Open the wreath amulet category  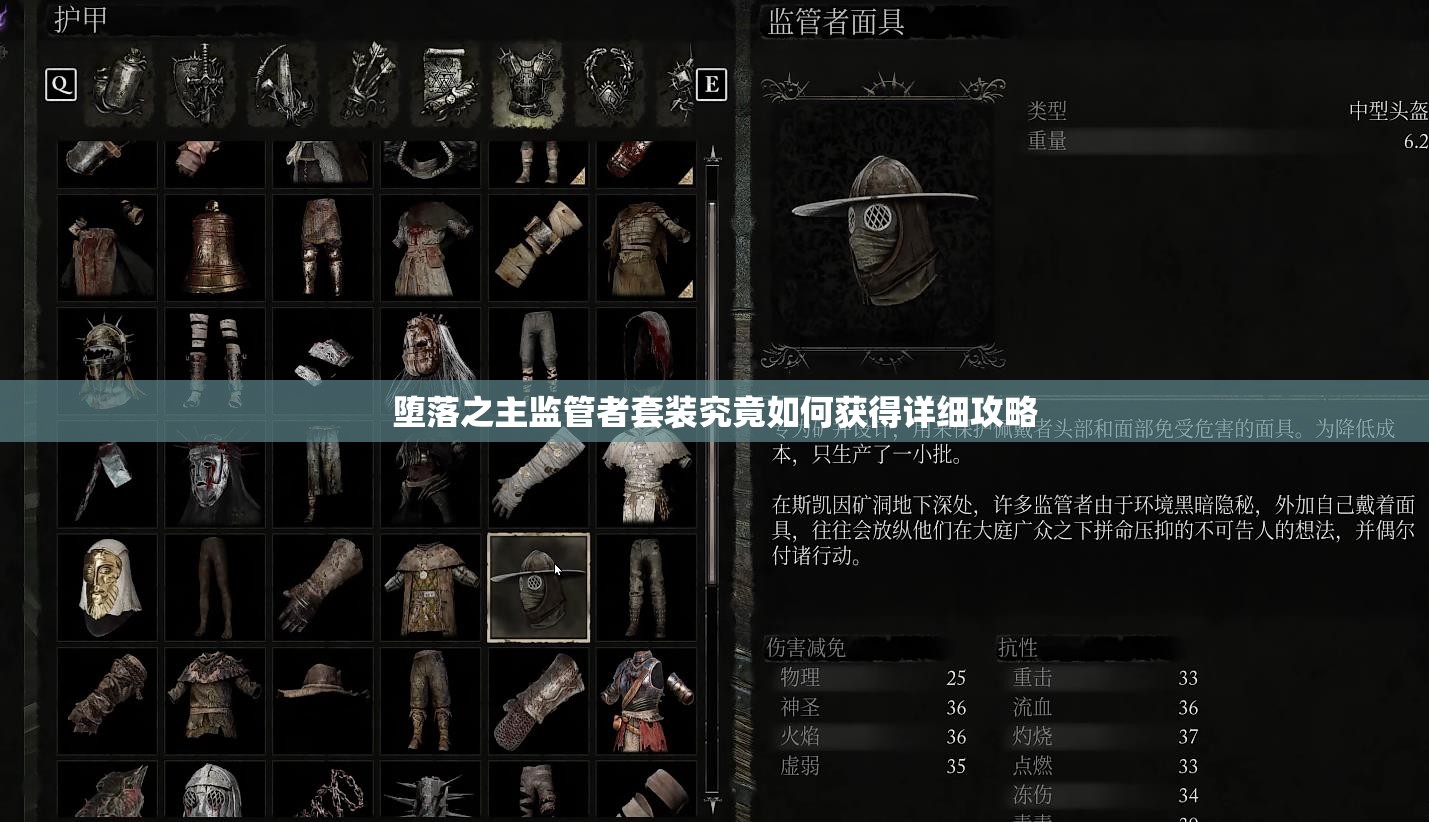tap(610, 85)
